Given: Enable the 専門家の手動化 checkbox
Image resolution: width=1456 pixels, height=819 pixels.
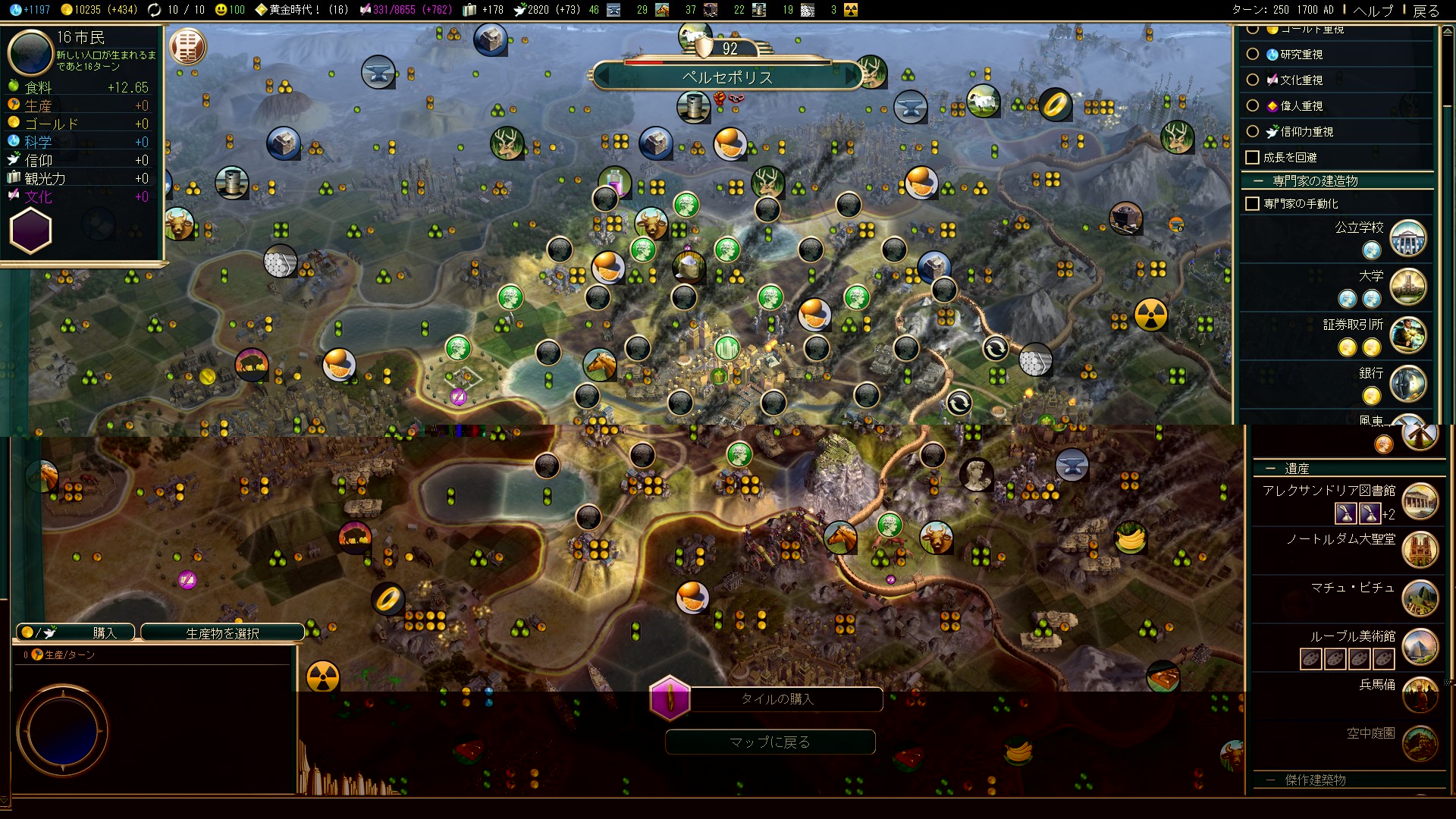Looking at the screenshot, I should coord(1253,204).
